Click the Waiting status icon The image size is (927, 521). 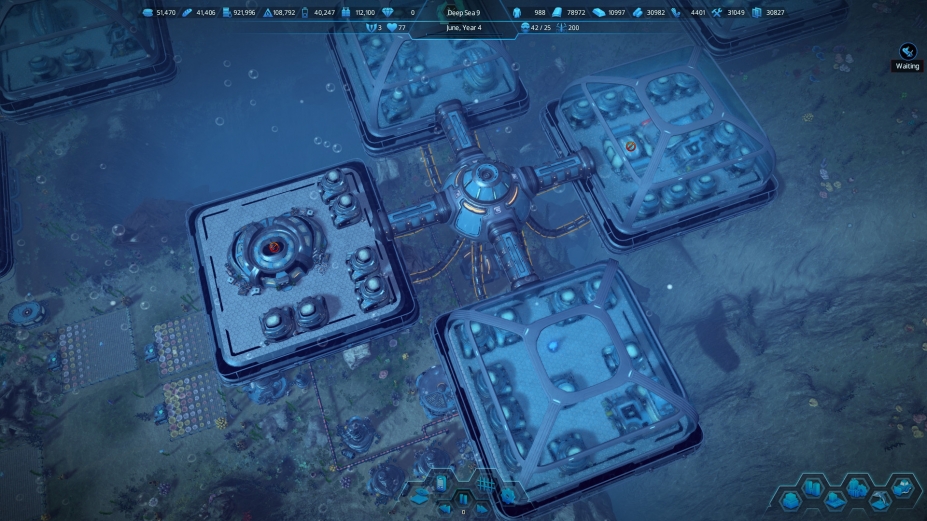point(907,50)
